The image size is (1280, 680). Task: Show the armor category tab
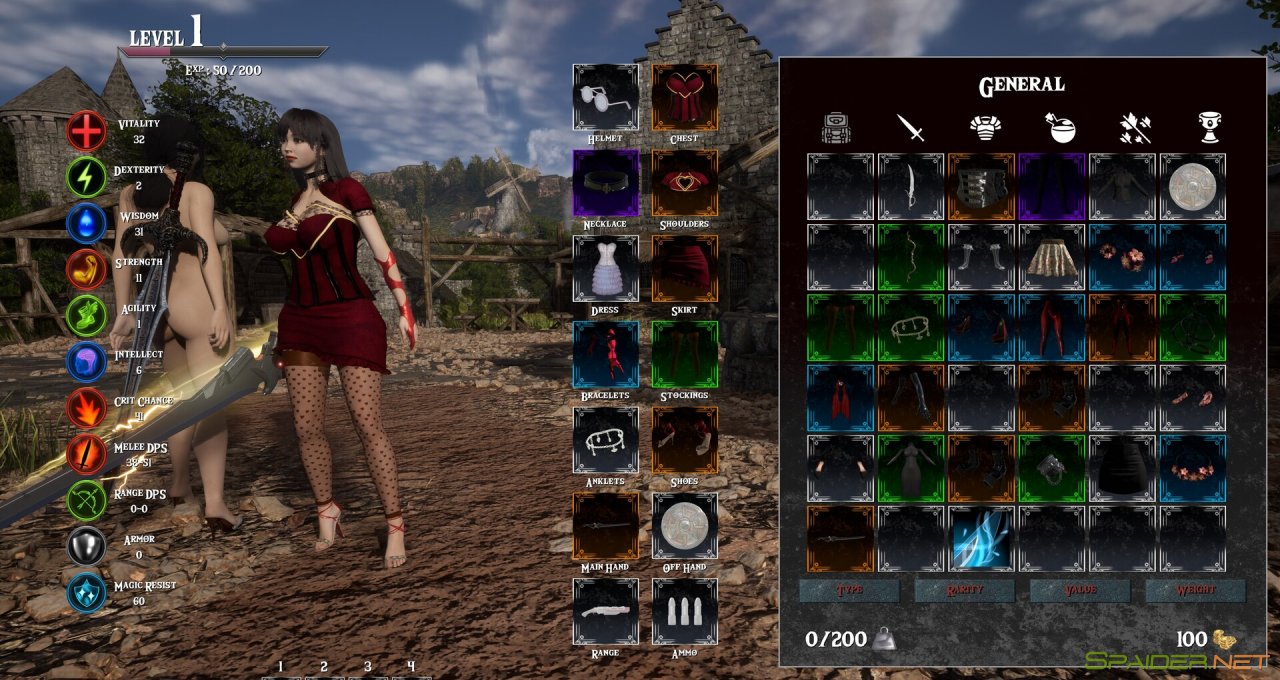(x=986, y=127)
